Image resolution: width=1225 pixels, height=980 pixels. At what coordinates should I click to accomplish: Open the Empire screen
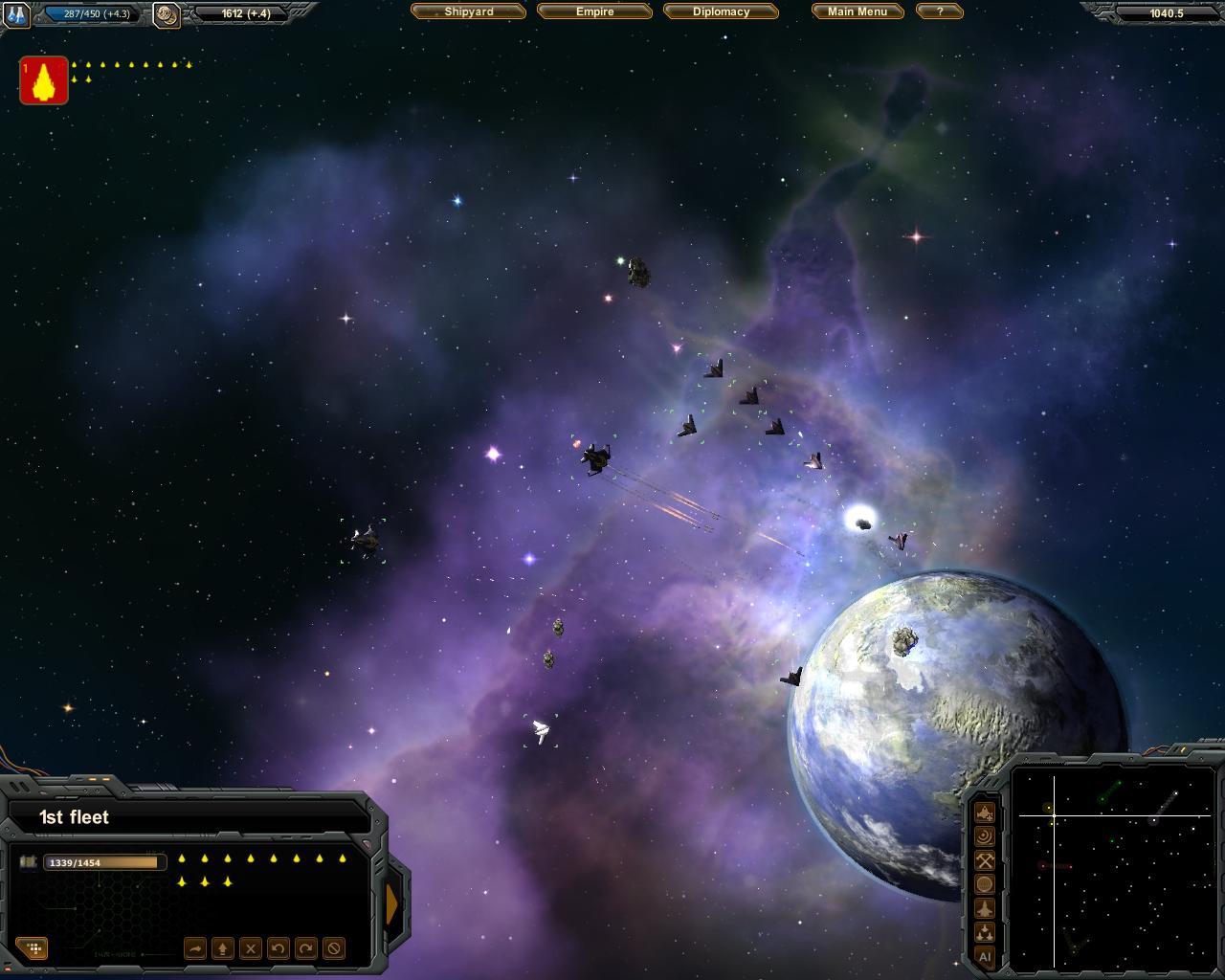(x=594, y=11)
